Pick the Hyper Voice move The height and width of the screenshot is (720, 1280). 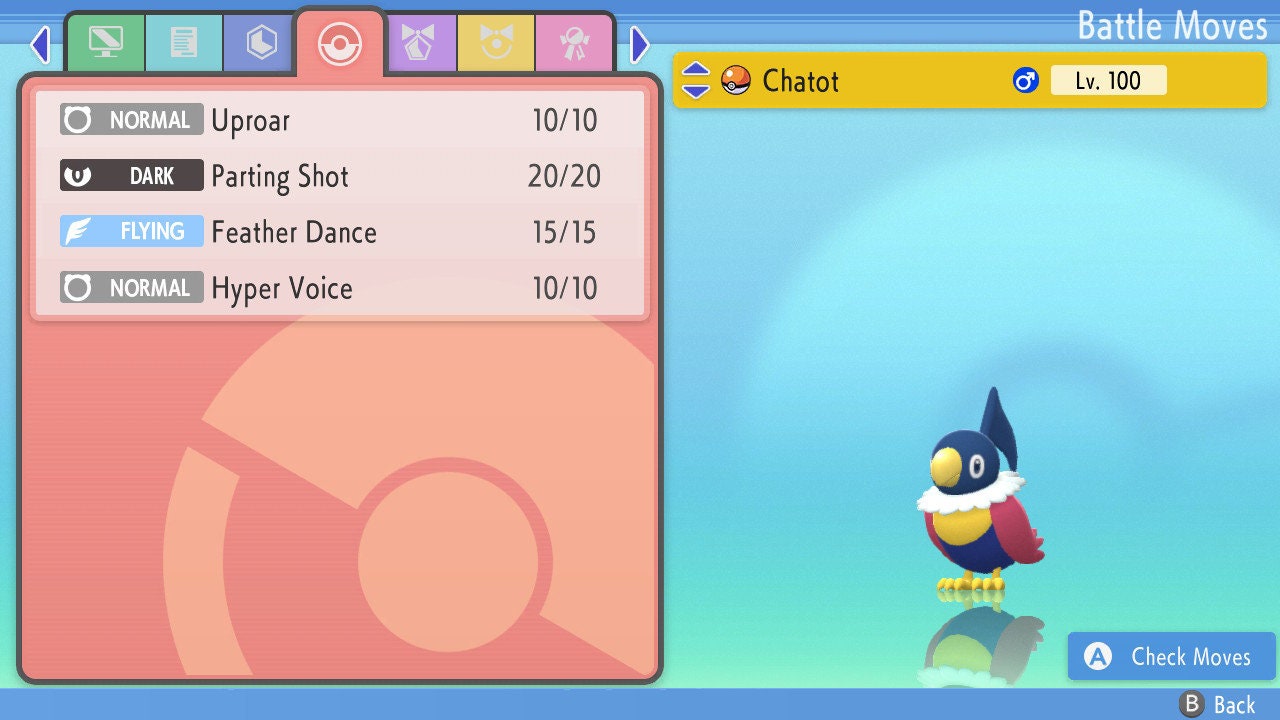[340, 289]
